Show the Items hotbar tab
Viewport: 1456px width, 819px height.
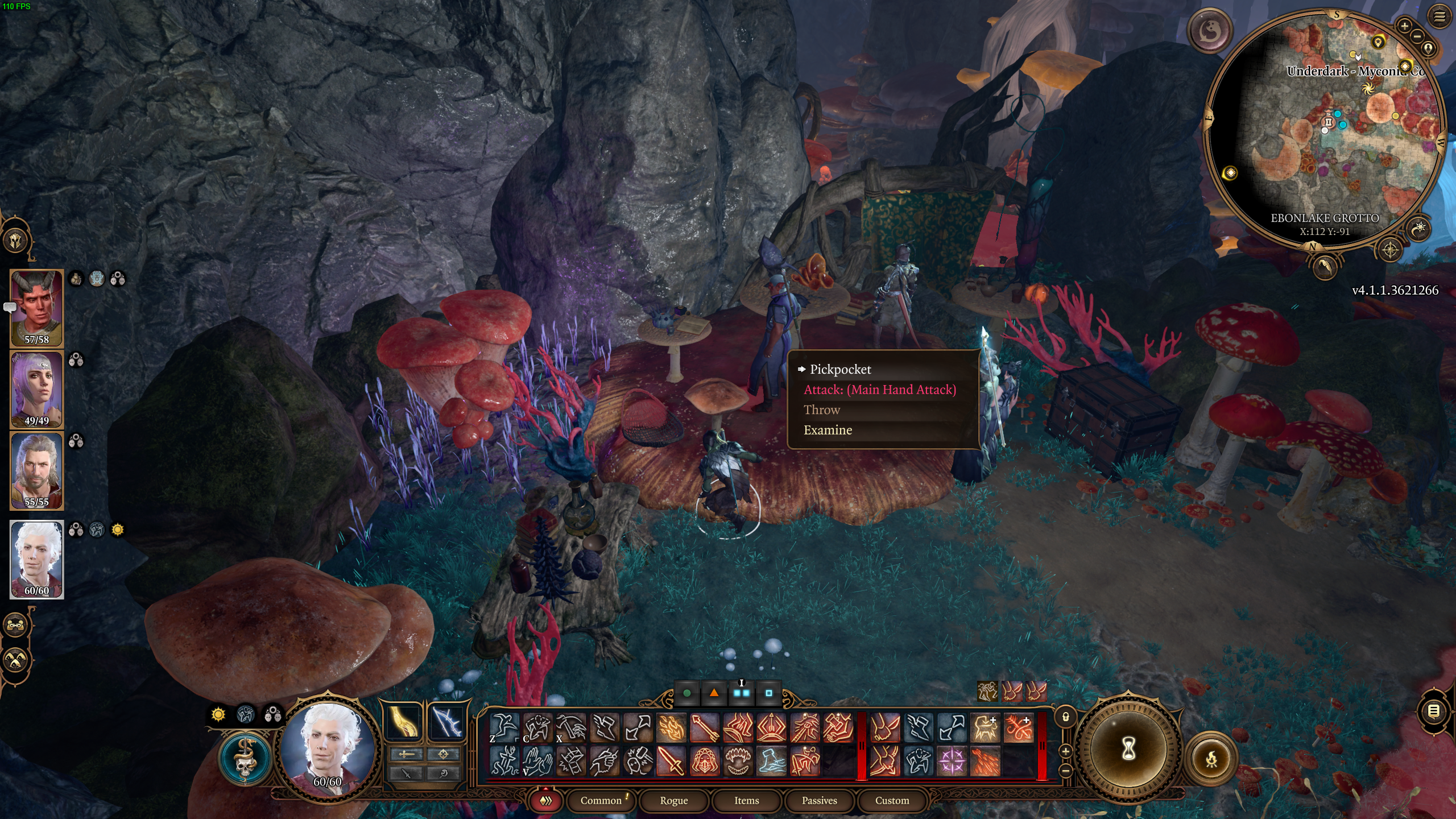click(x=746, y=800)
